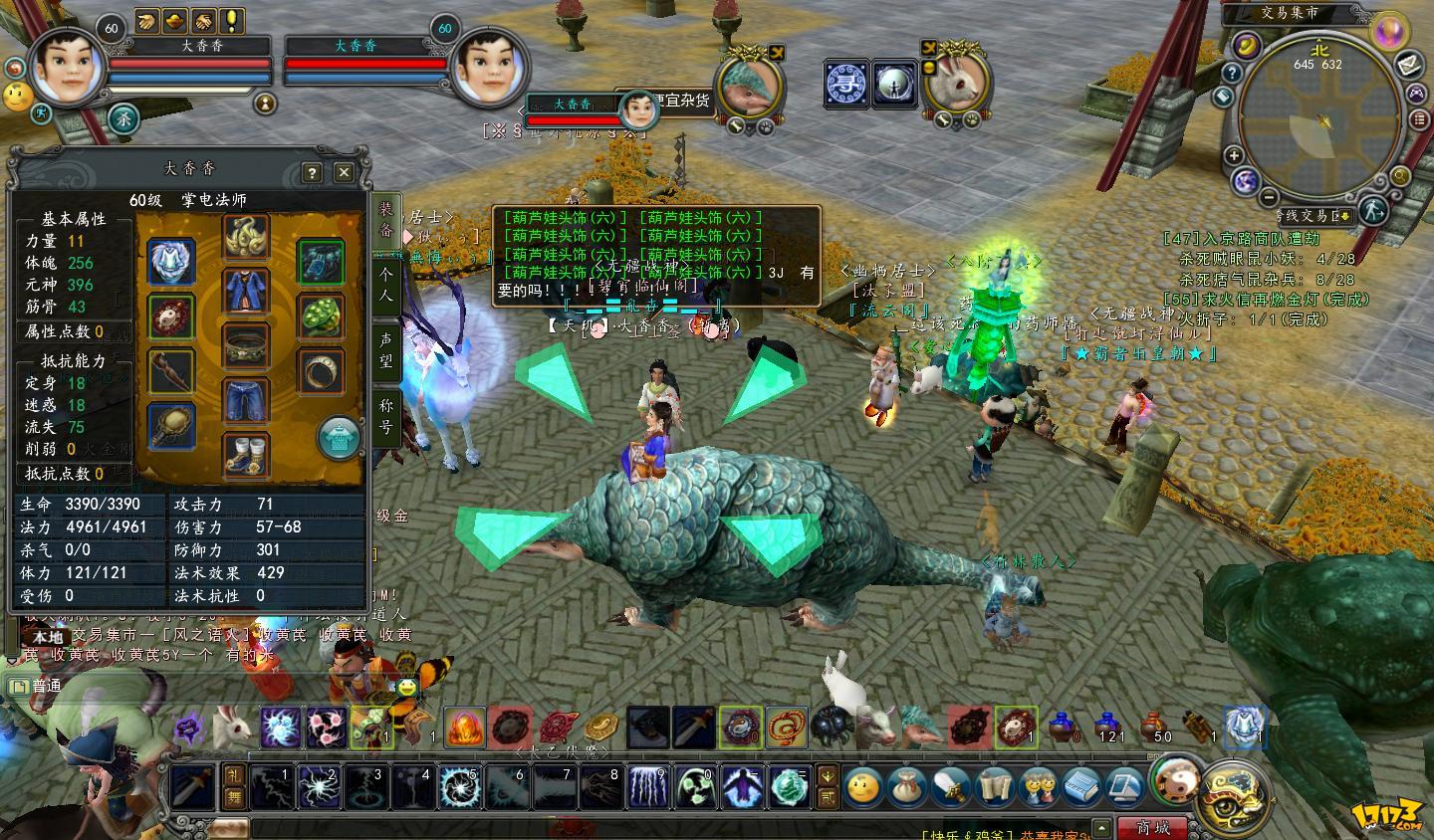1434x840 pixels.
Task: Click the 寻 pathfinding icon
Action: tap(846, 84)
